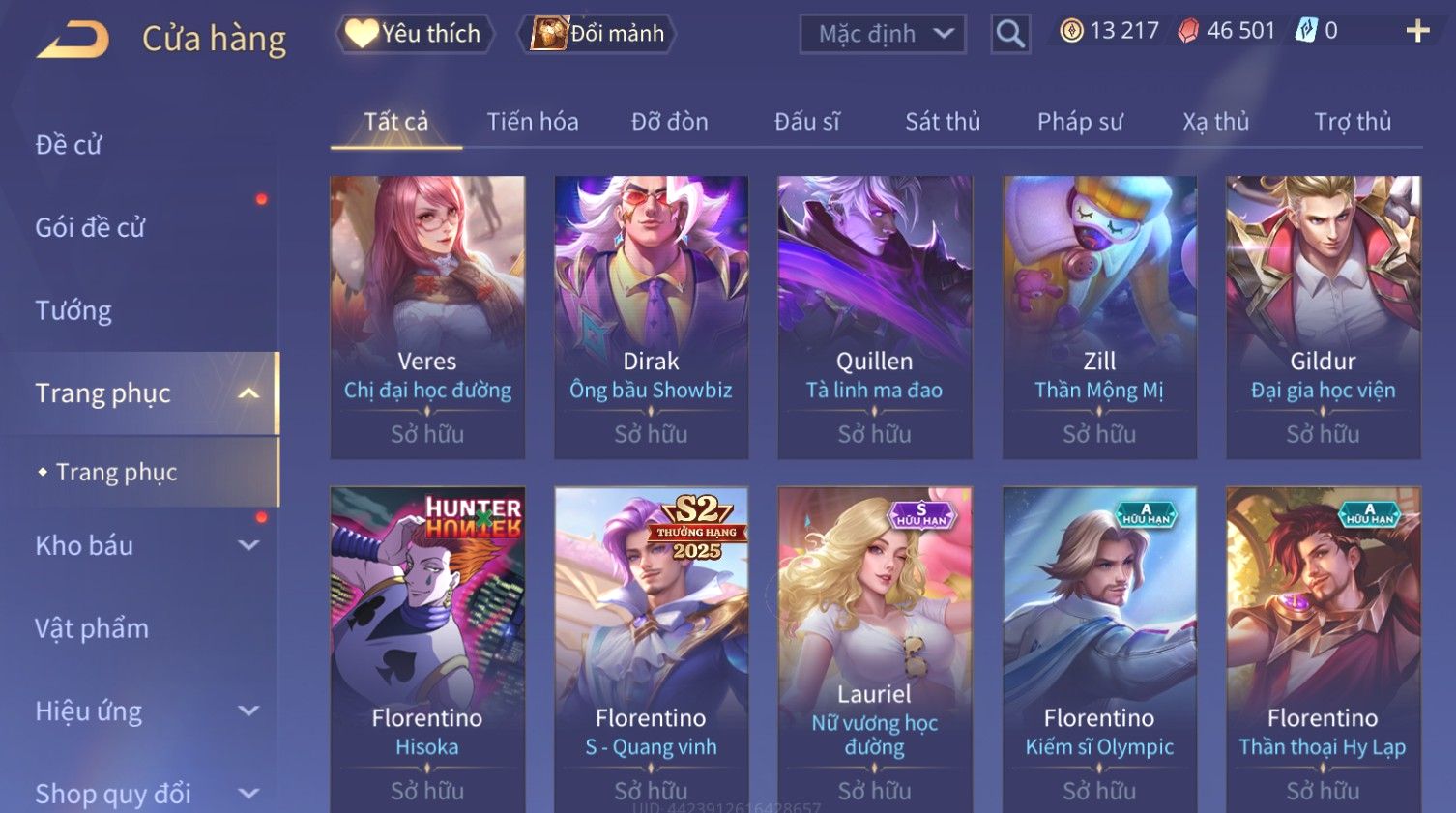Open the Vật phẩm items section
The height and width of the screenshot is (813, 1456).
pyautogui.click(x=92, y=628)
